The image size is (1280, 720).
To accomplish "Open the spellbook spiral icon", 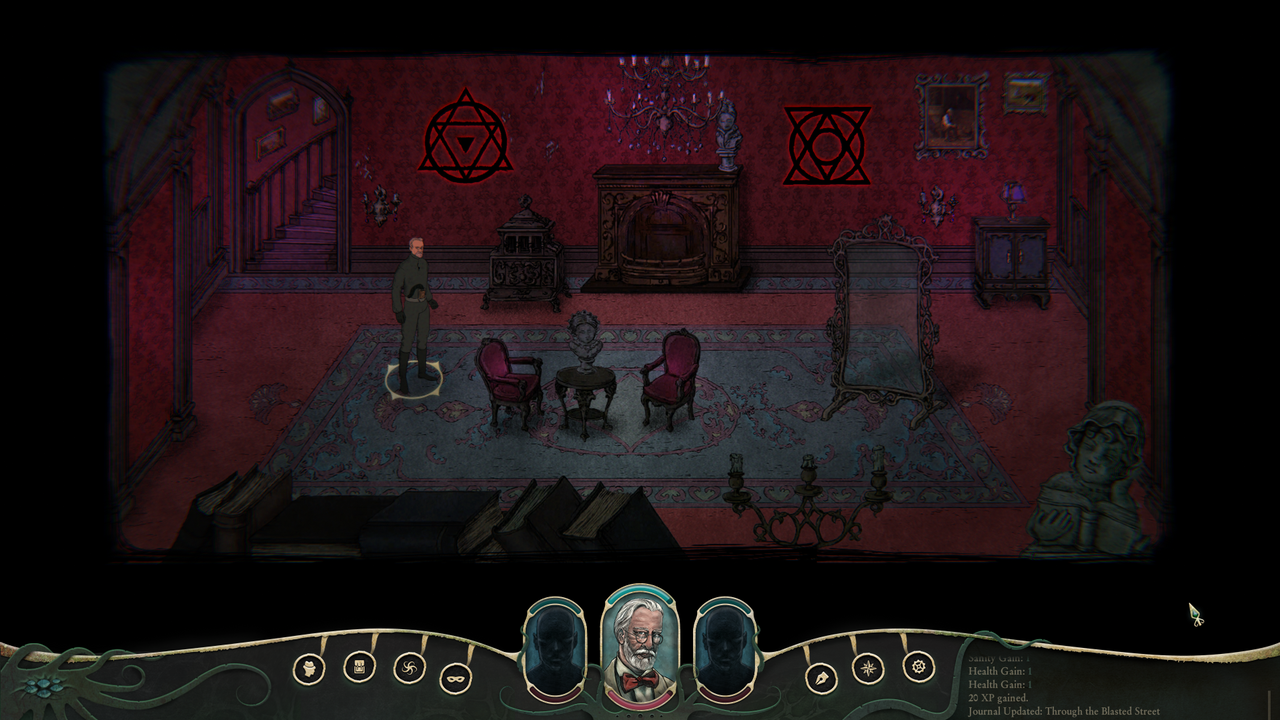I will click(x=410, y=668).
